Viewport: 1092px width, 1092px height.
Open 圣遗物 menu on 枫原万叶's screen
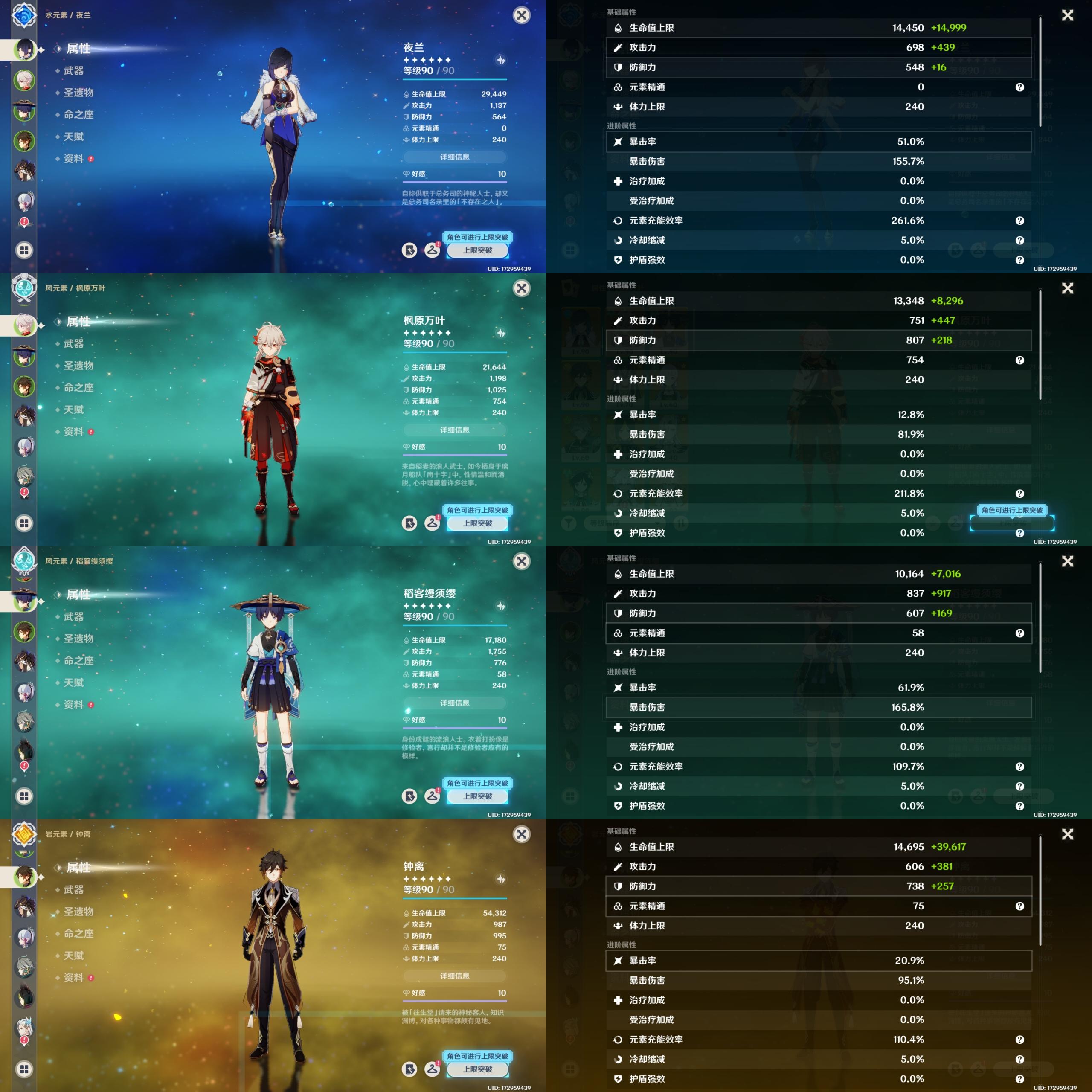point(78,366)
